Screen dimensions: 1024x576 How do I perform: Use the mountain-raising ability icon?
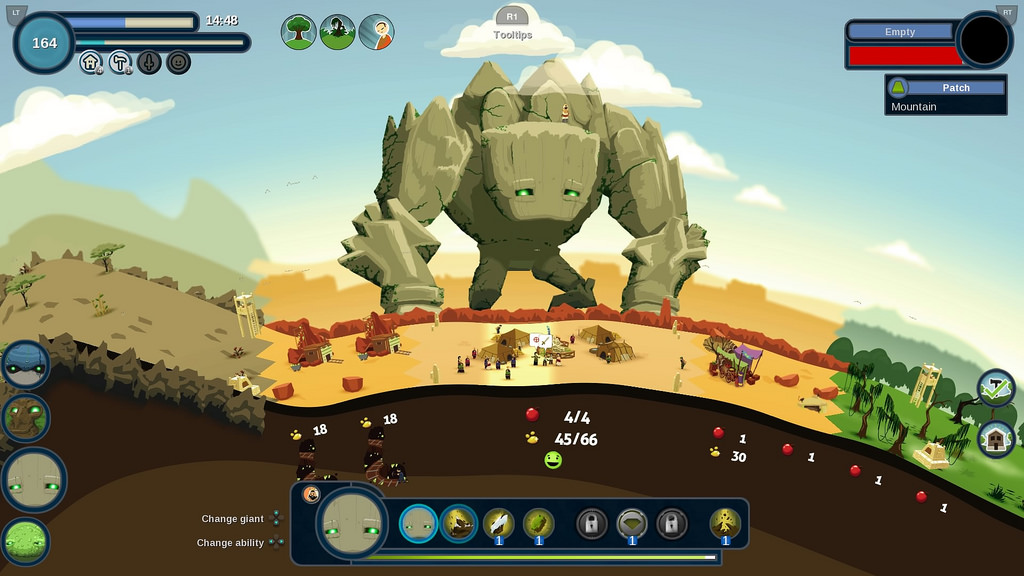[x=458, y=523]
